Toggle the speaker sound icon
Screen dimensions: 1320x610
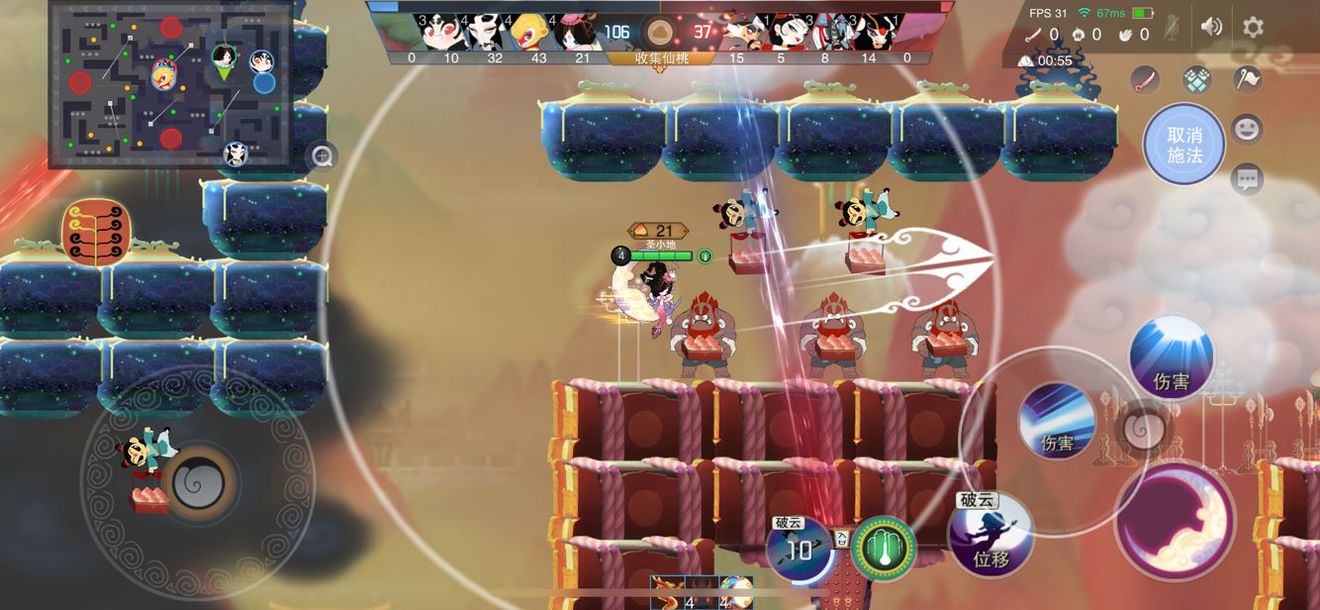tap(1211, 27)
